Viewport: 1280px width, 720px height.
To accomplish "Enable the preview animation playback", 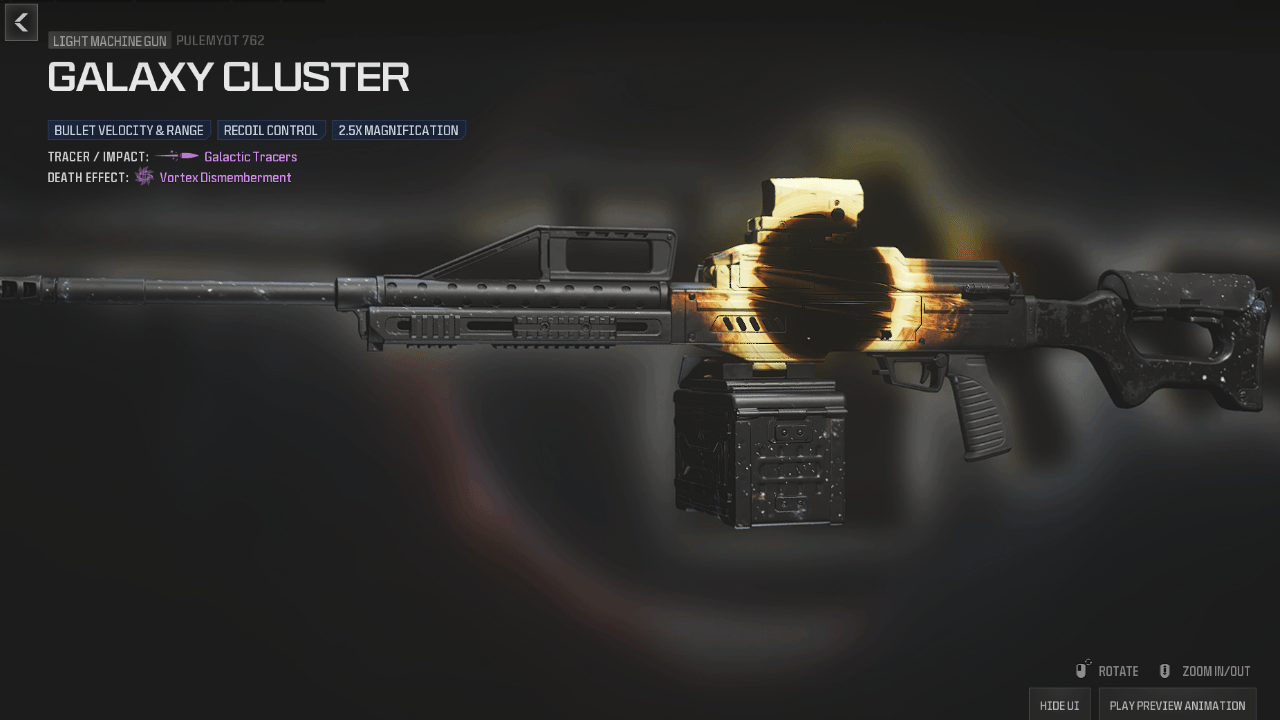I will 1177,705.
